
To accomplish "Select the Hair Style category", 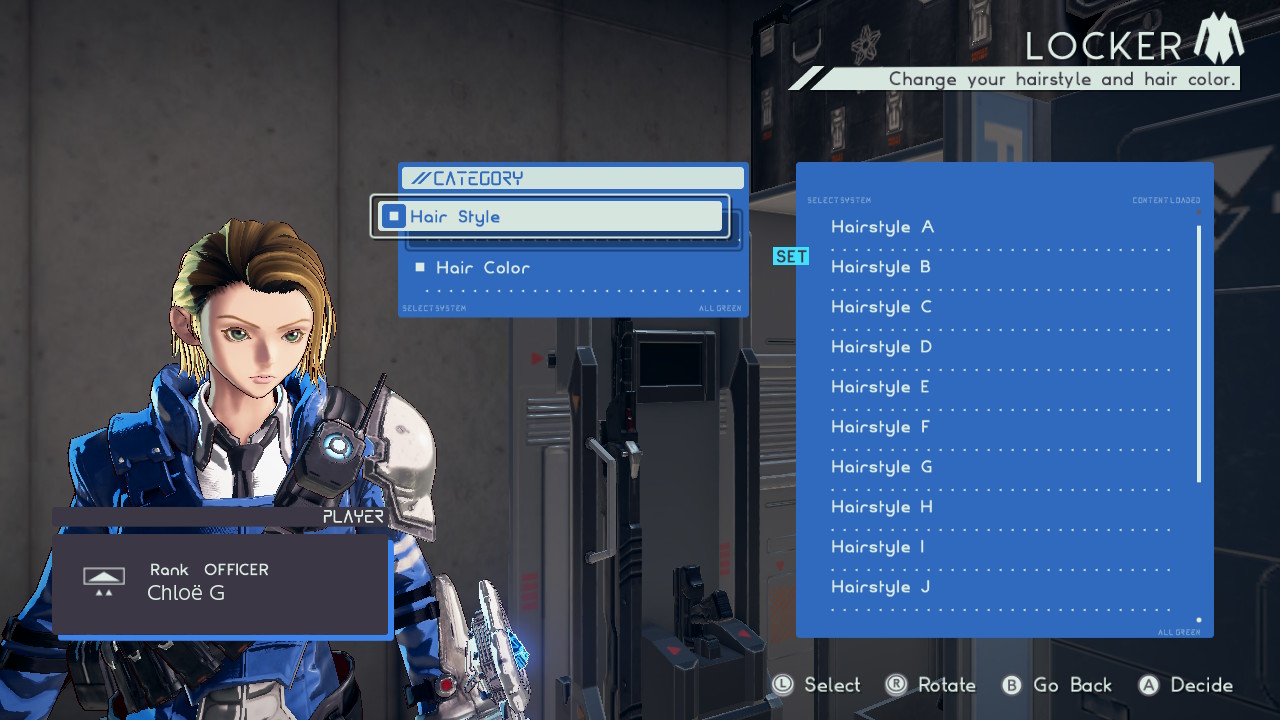I will click(550, 217).
